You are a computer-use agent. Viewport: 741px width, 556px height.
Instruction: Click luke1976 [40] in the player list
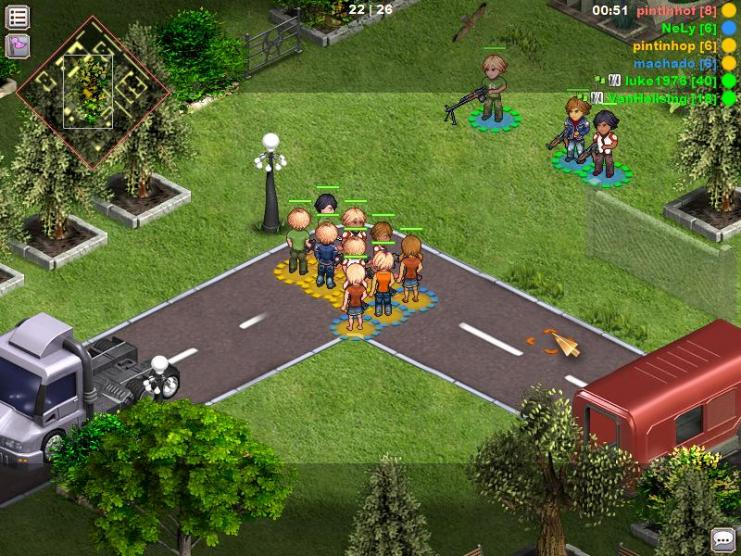671,81
